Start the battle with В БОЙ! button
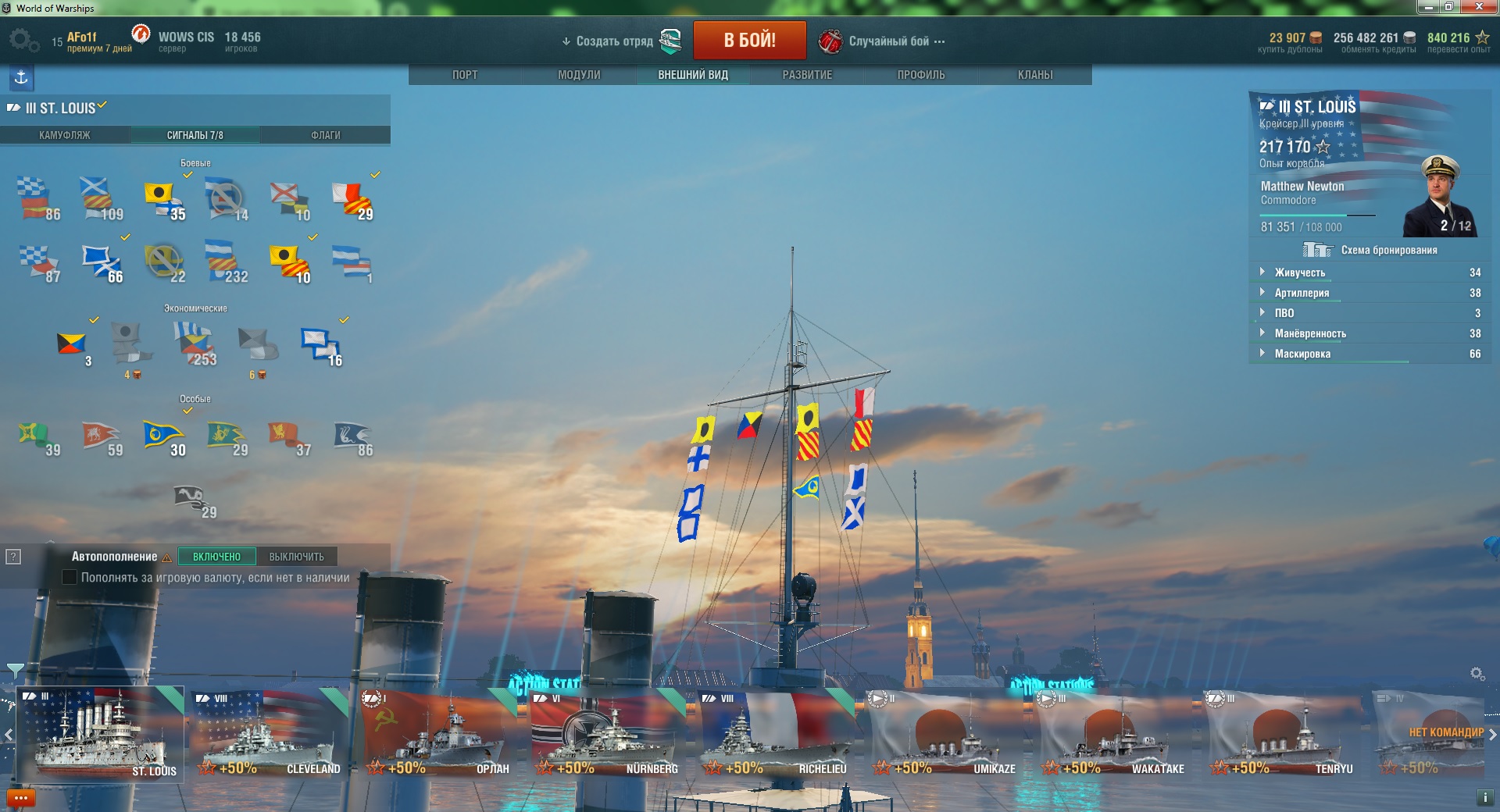Image resolution: width=1500 pixels, height=812 pixels. click(x=749, y=40)
